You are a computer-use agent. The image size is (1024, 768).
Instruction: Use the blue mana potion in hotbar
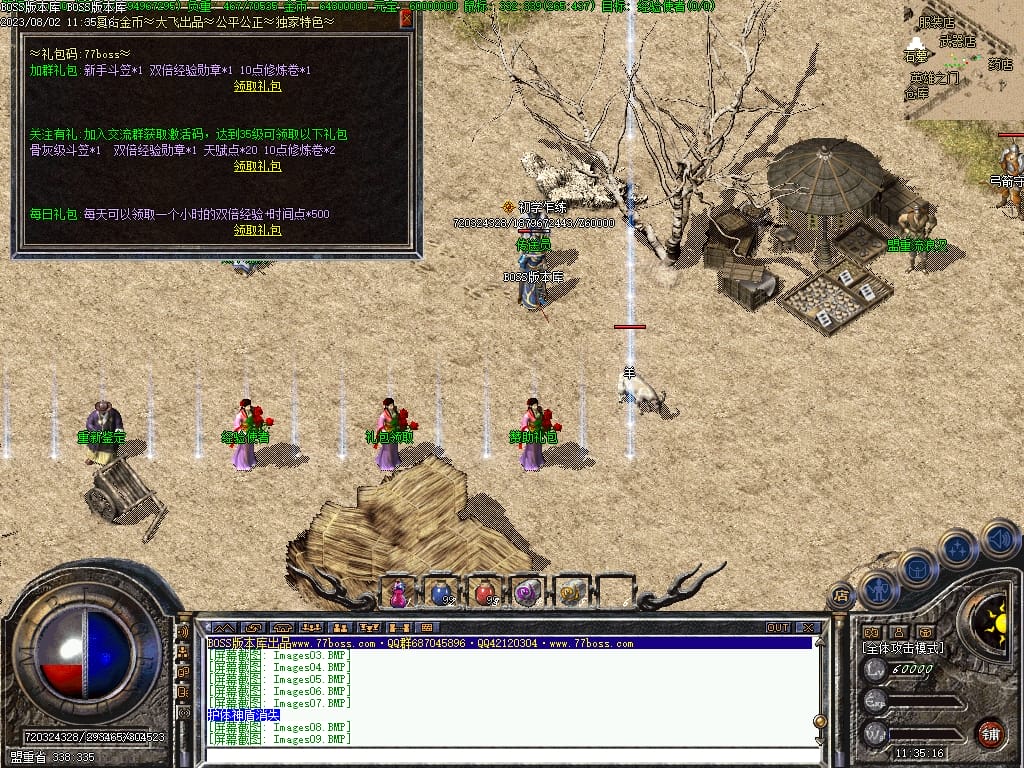[x=441, y=593]
